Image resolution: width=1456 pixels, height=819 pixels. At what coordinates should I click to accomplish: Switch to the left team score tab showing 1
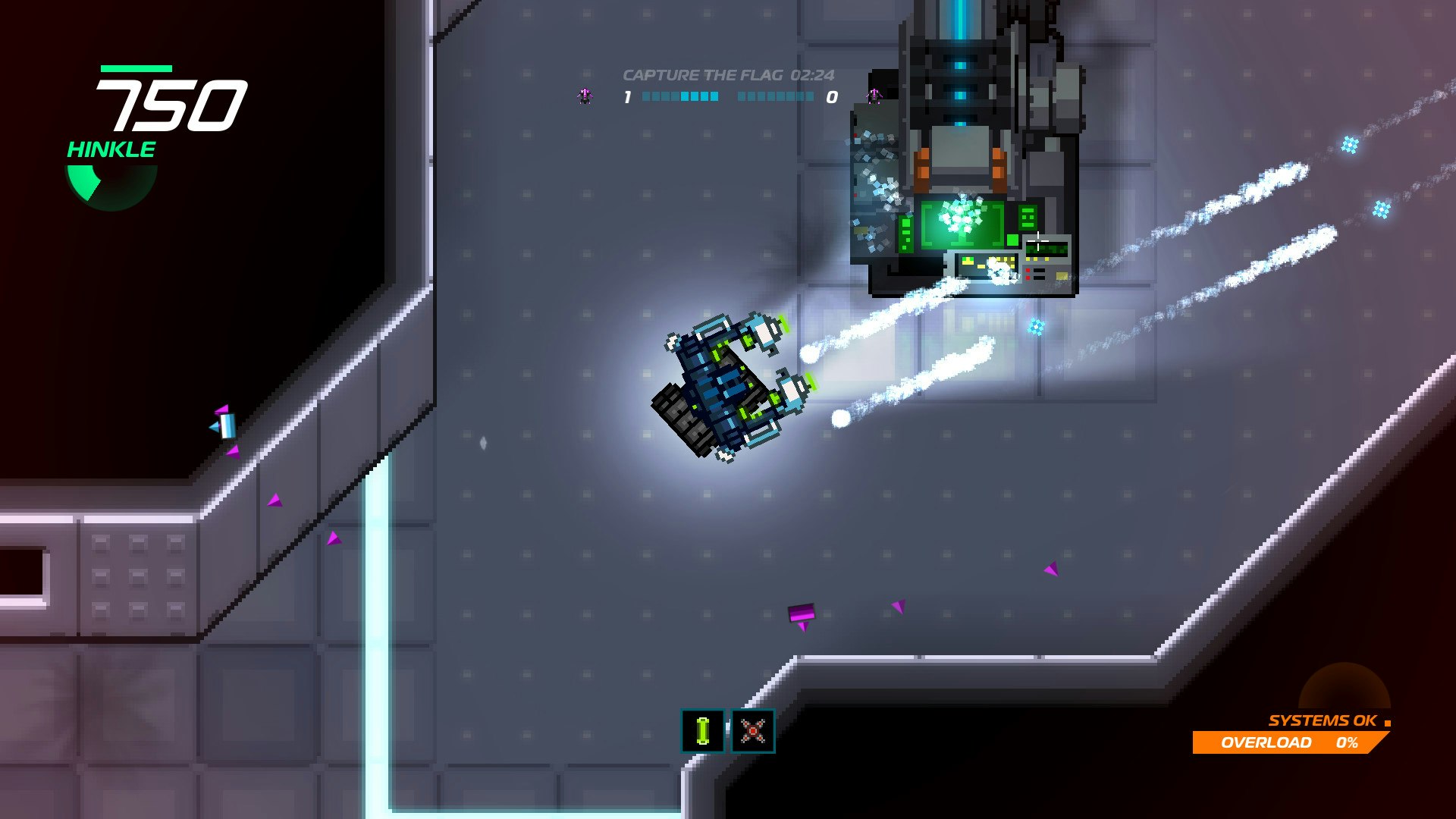point(626,96)
